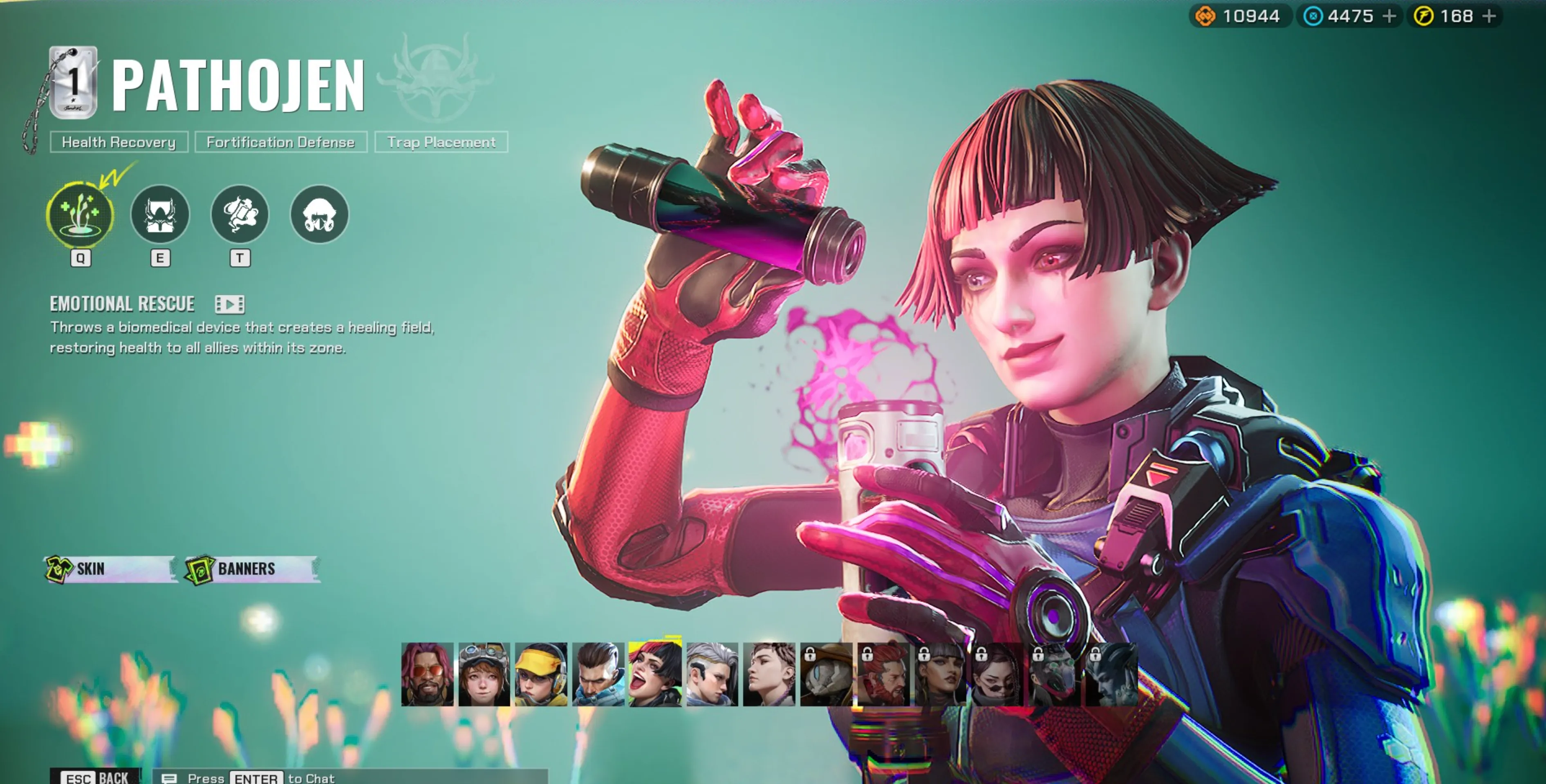This screenshot has width=1546, height=784.
Task: Add more blue currency
Action: (x=1389, y=16)
